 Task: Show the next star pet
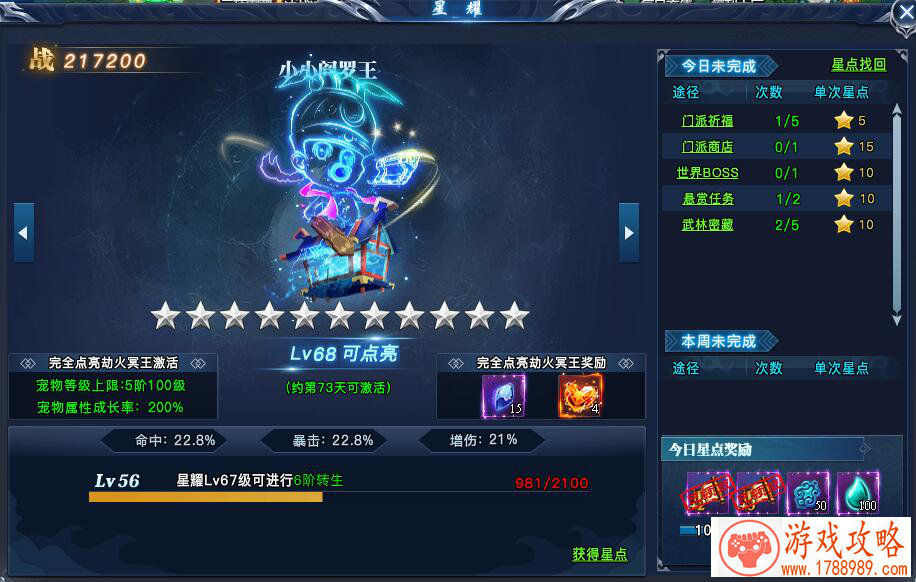click(x=628, y=233)
